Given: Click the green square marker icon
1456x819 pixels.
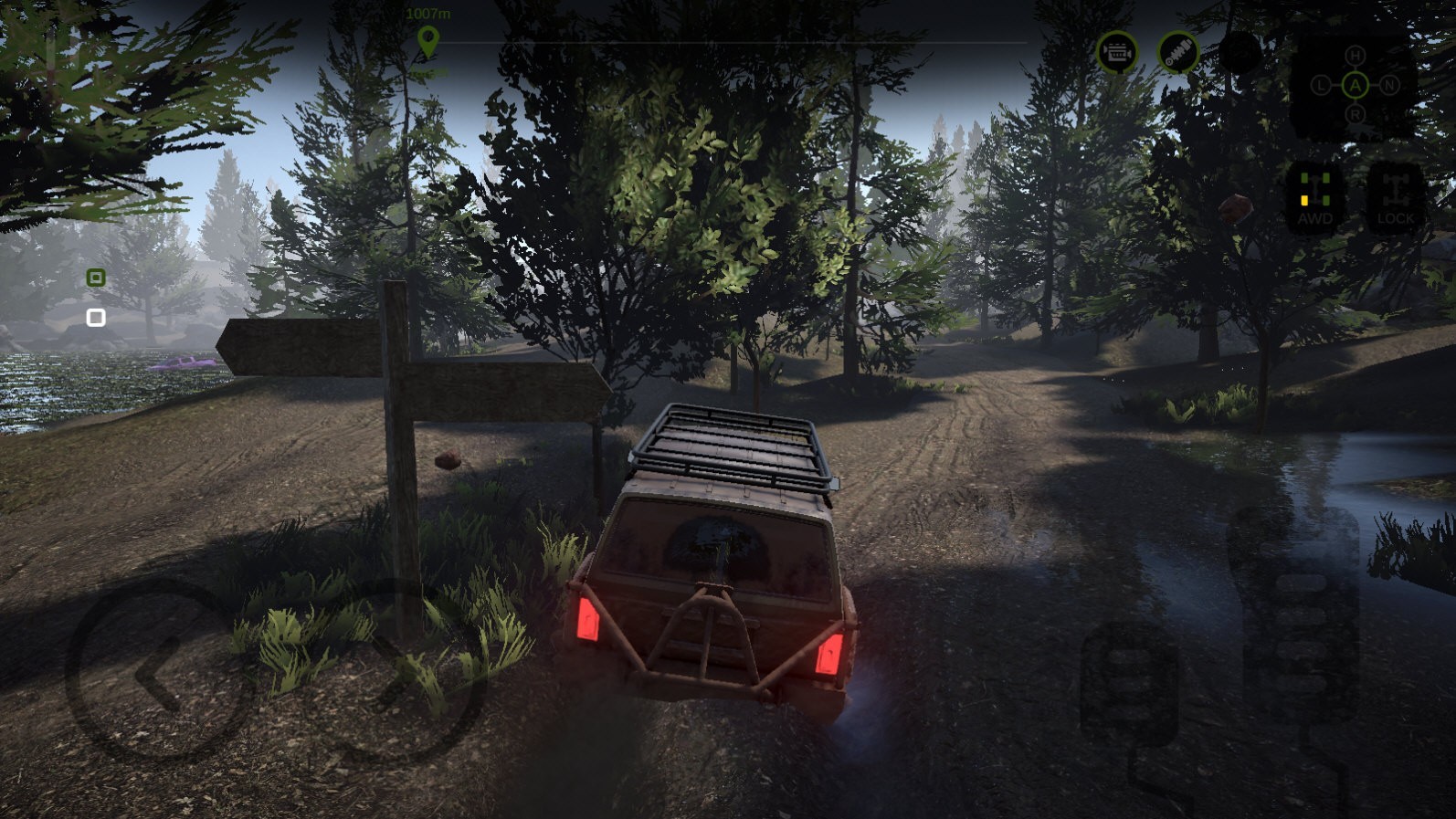Looking at the screenshot, I should [96, 278].
